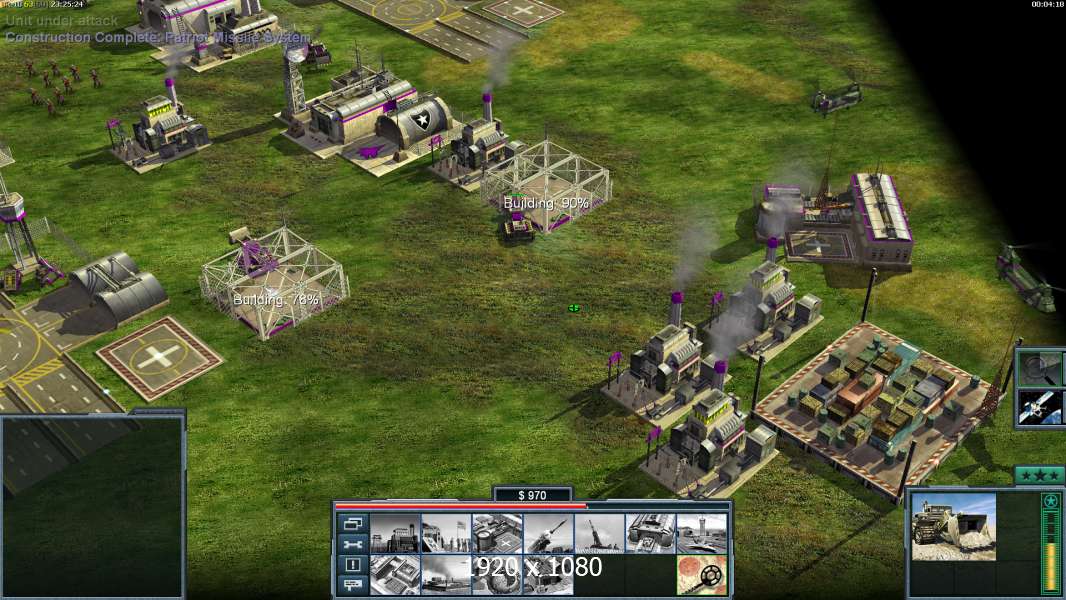Click the selected bulldozer portrait
The width and height of the screenshot is (1066, 600).
click(953, 526)
